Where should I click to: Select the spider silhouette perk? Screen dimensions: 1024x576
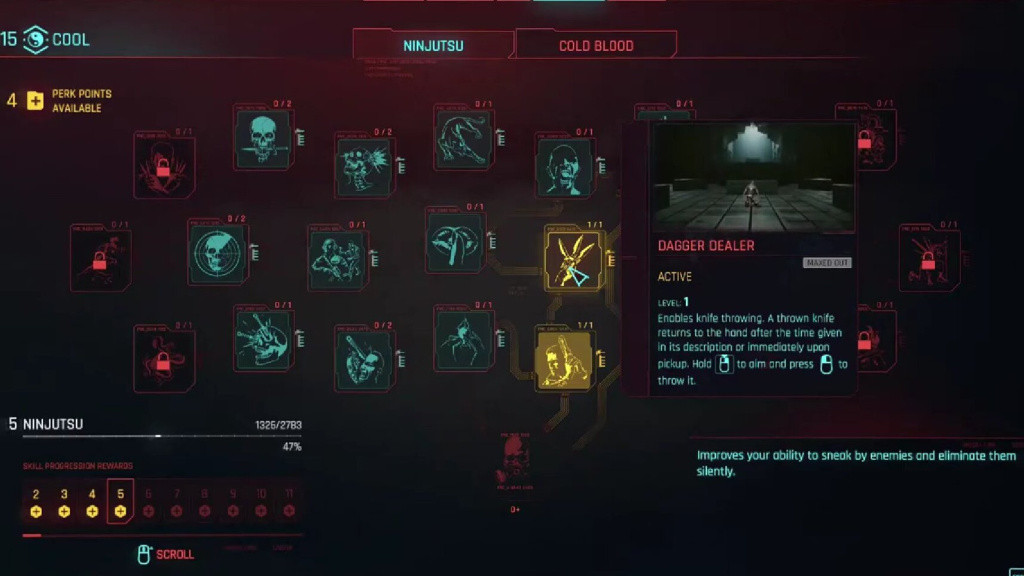tap(463, 338)
